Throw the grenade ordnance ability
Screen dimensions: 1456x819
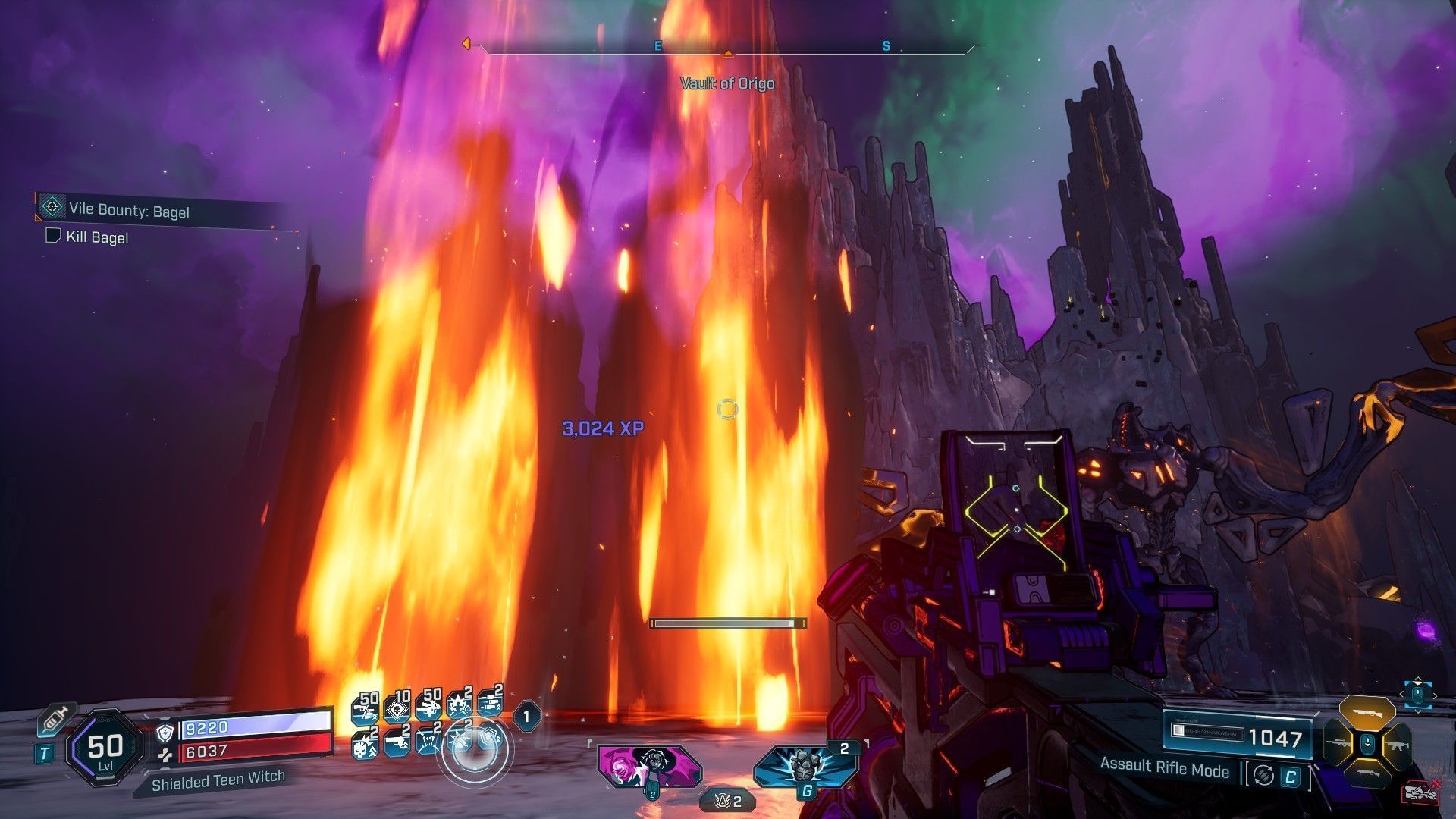[x=805, y=766]
